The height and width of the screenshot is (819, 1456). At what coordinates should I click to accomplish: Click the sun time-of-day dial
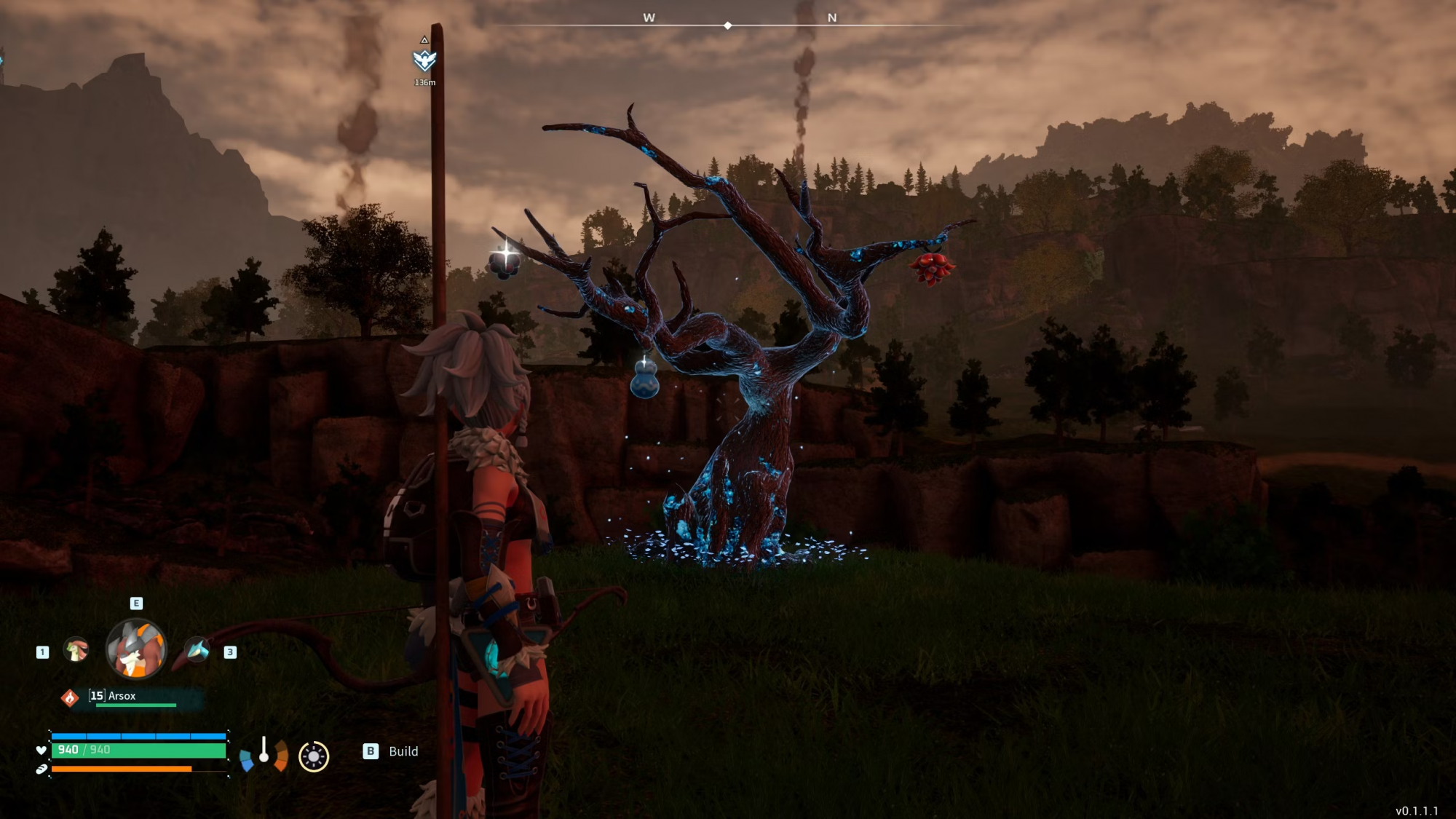314,756
